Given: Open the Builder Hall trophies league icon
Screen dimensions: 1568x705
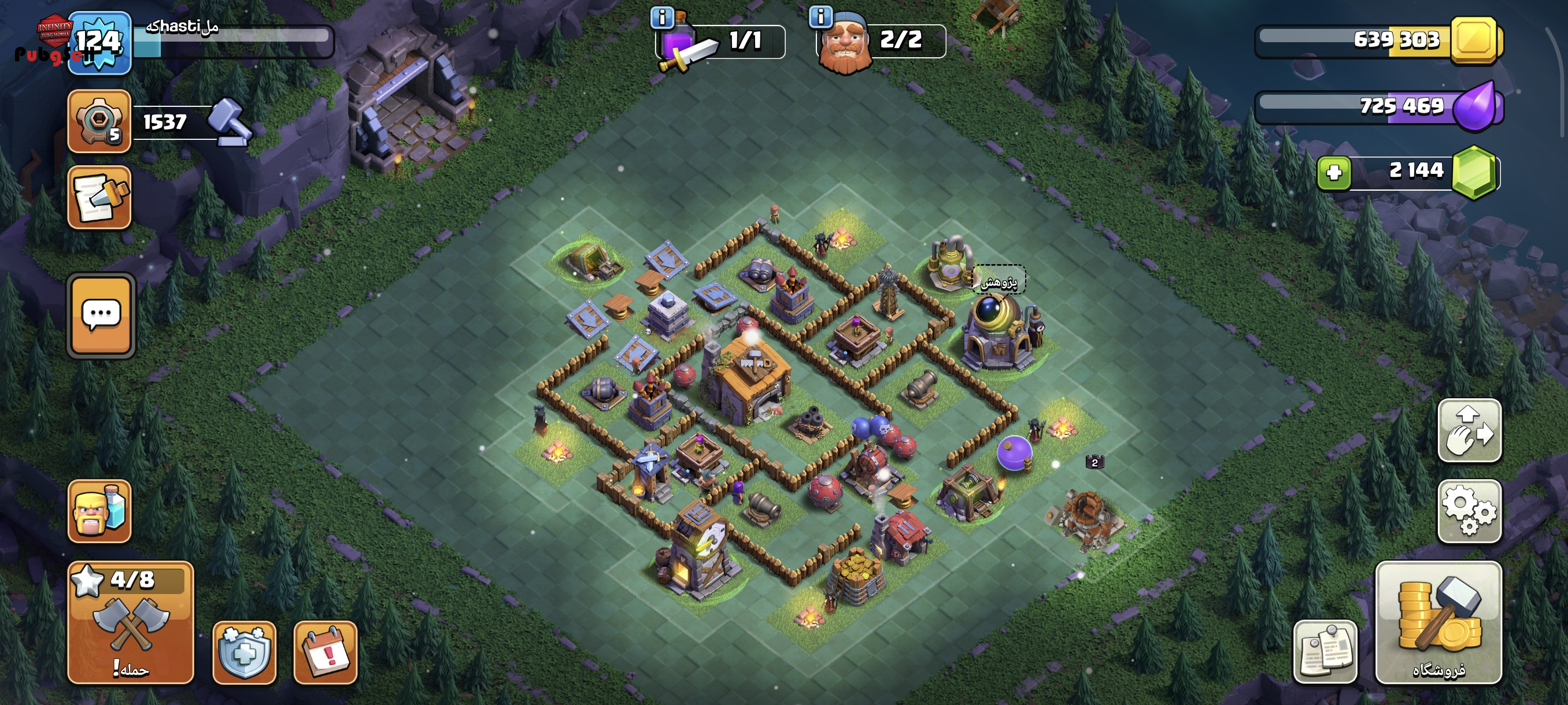Looking at the screenshot, I should coord(99,121).
